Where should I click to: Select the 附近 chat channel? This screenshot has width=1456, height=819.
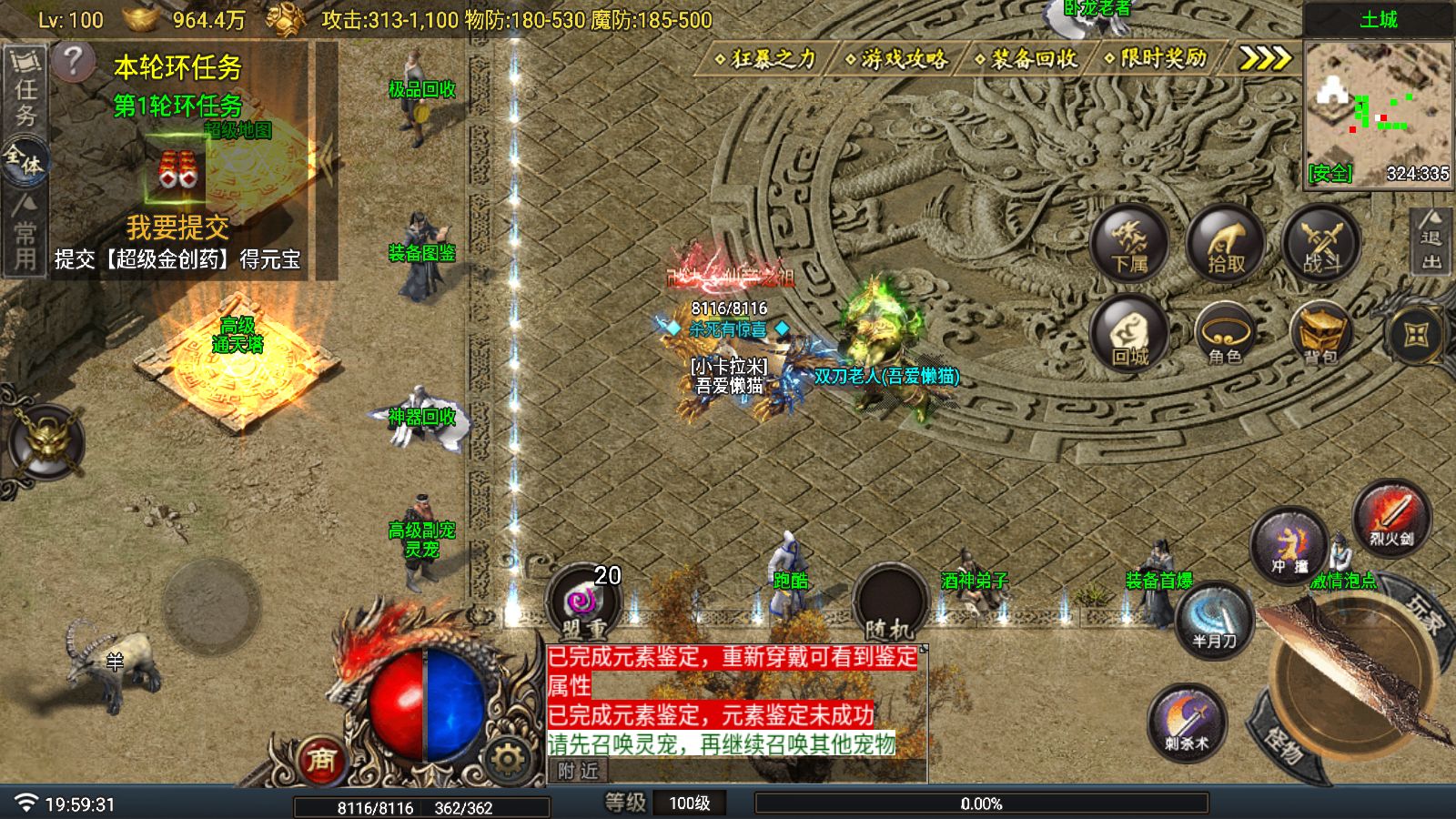579,772
